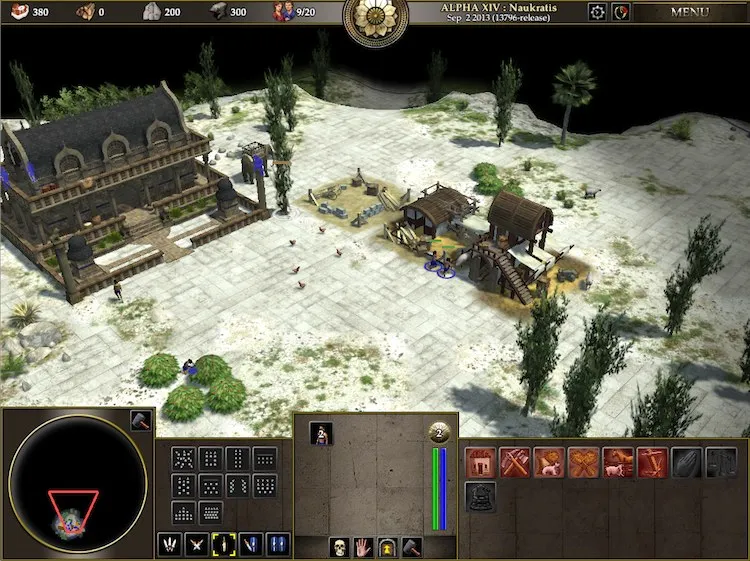Select the greyed praying hands temple icon

click(x=686, y=461)
